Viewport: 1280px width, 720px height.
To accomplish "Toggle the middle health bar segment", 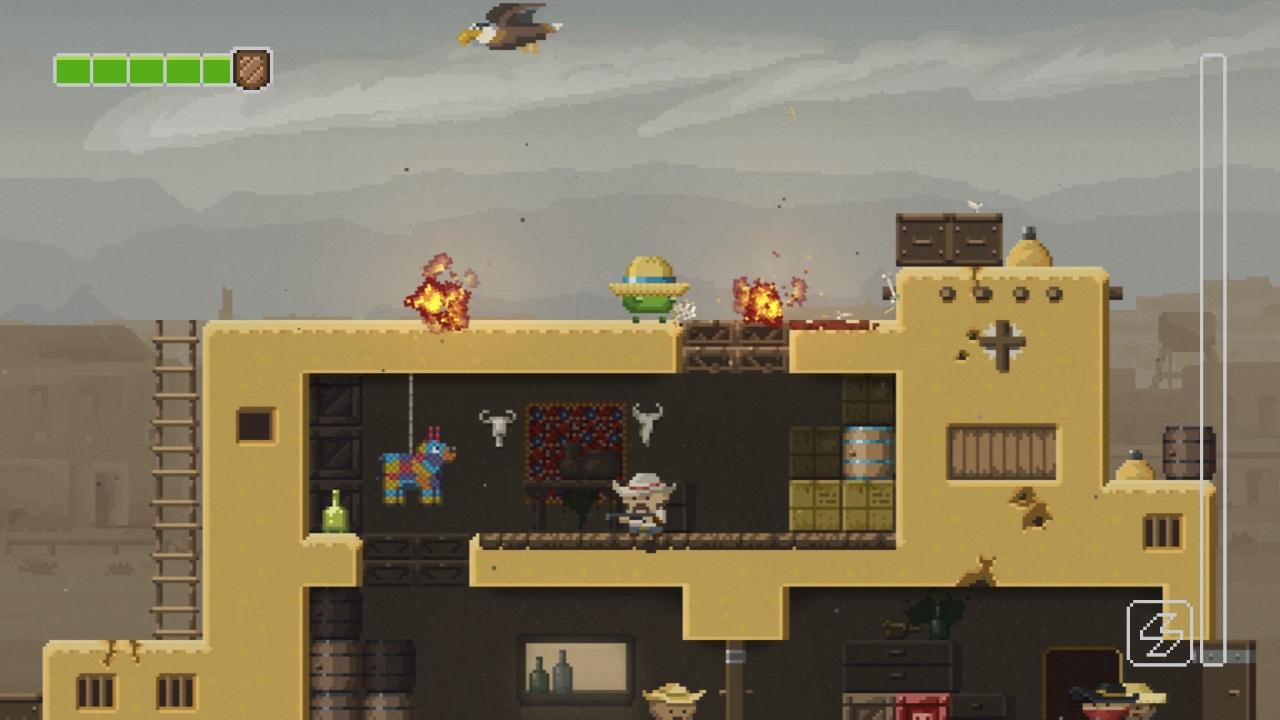I will coord(144,70).
